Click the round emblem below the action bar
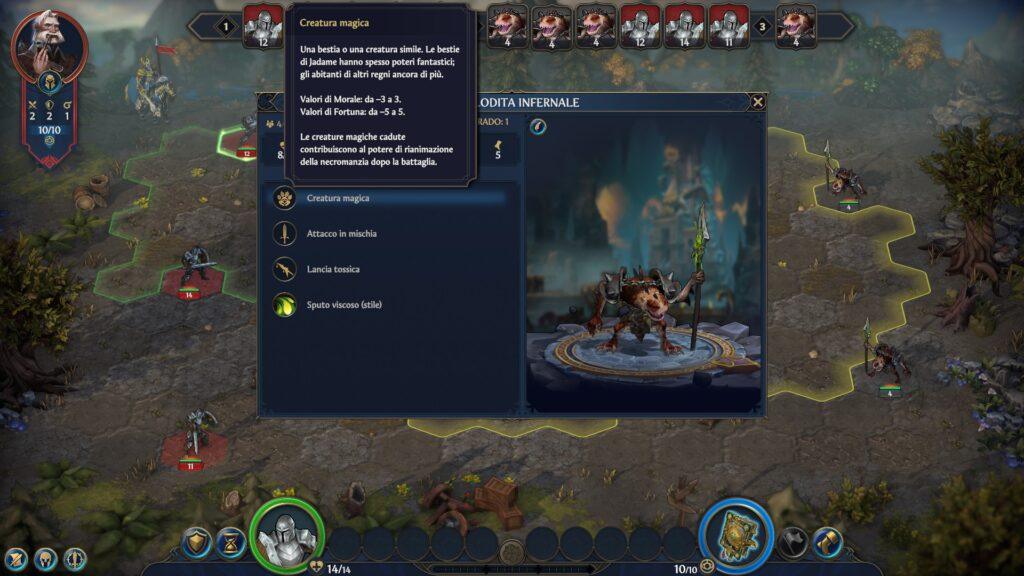 click(x=512, y=552)
